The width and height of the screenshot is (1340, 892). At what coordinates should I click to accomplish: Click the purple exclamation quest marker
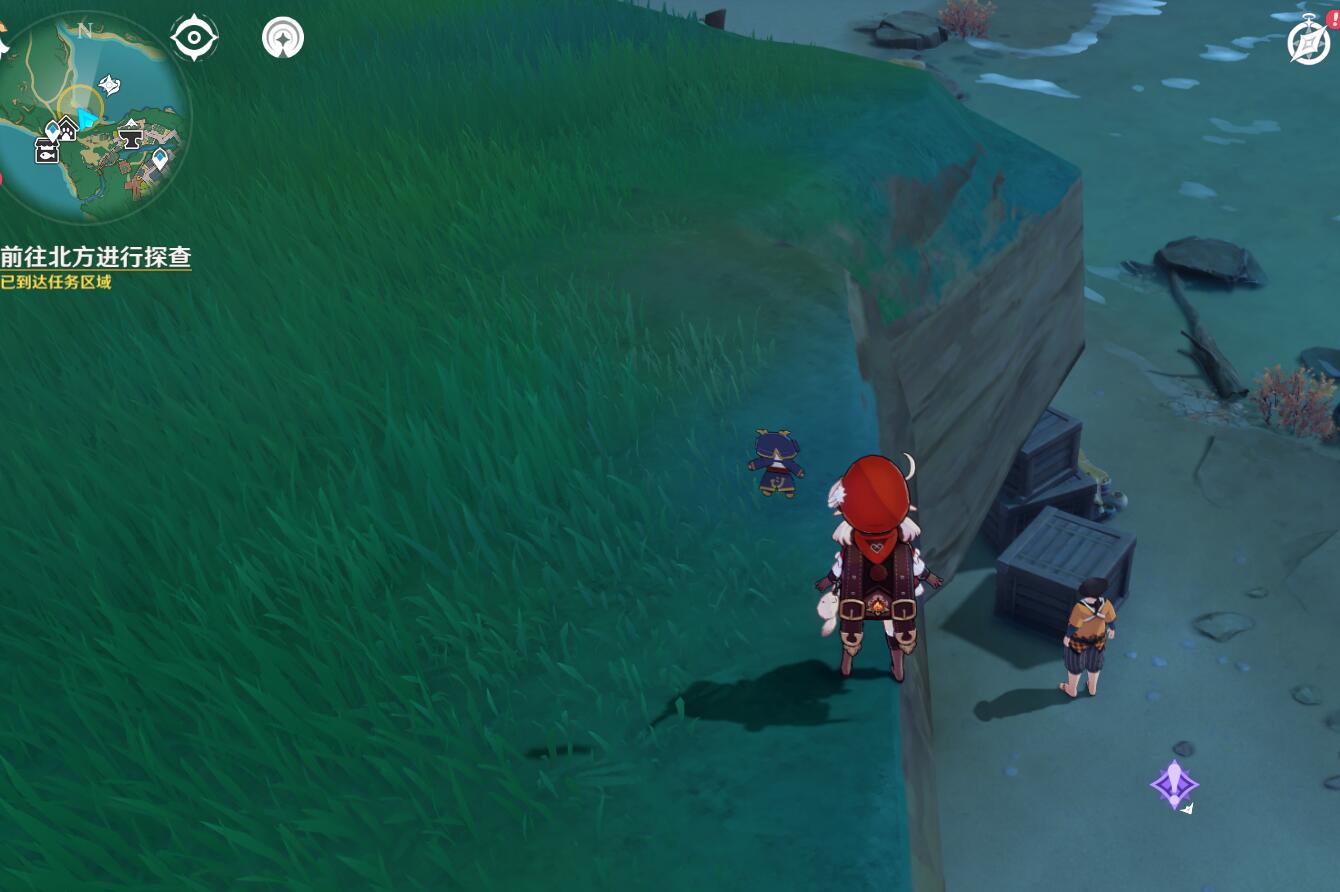coord(1174,784)
